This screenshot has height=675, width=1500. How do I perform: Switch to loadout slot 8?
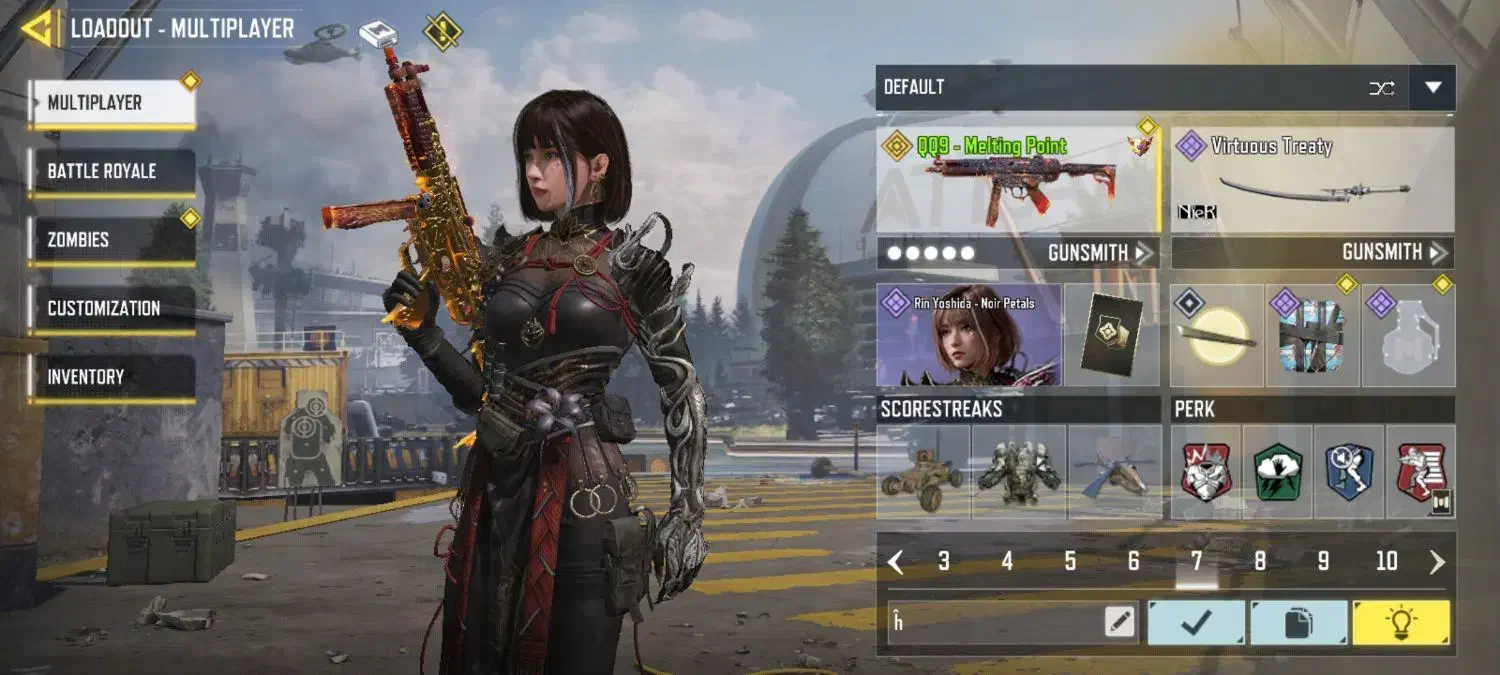[1260, 562]
